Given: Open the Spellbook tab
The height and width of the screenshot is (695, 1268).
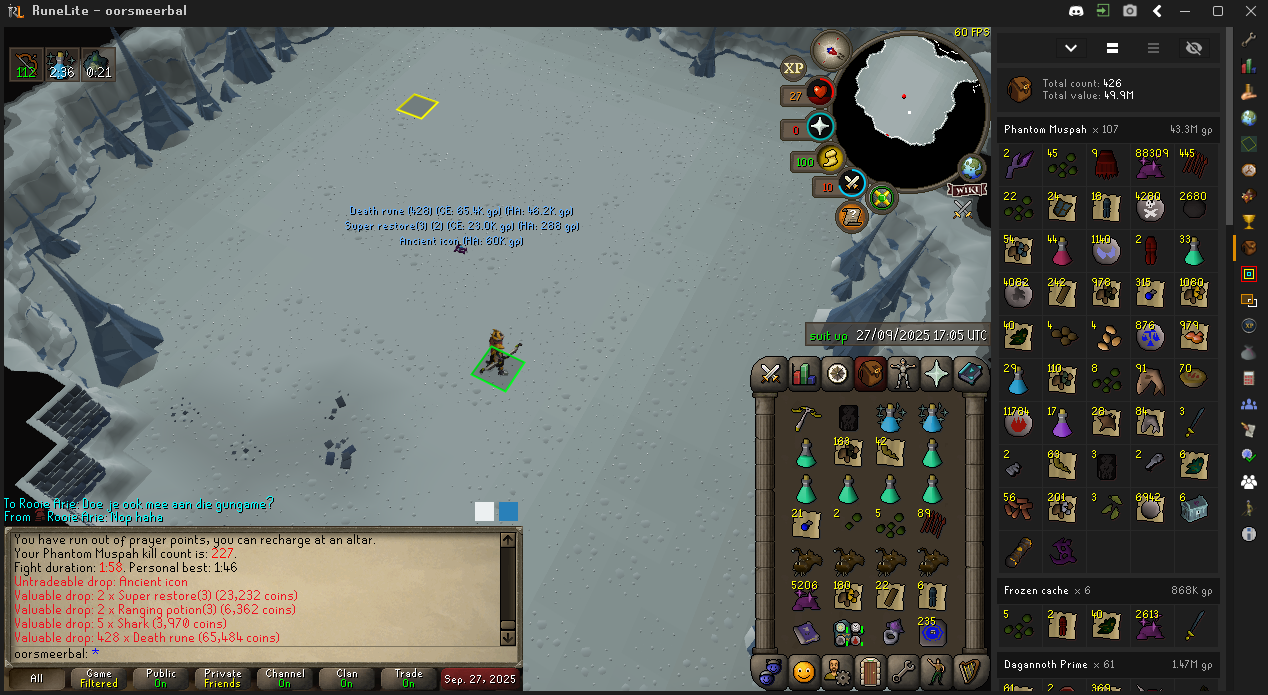Looking at the screenshot, I should click(970, 374).
